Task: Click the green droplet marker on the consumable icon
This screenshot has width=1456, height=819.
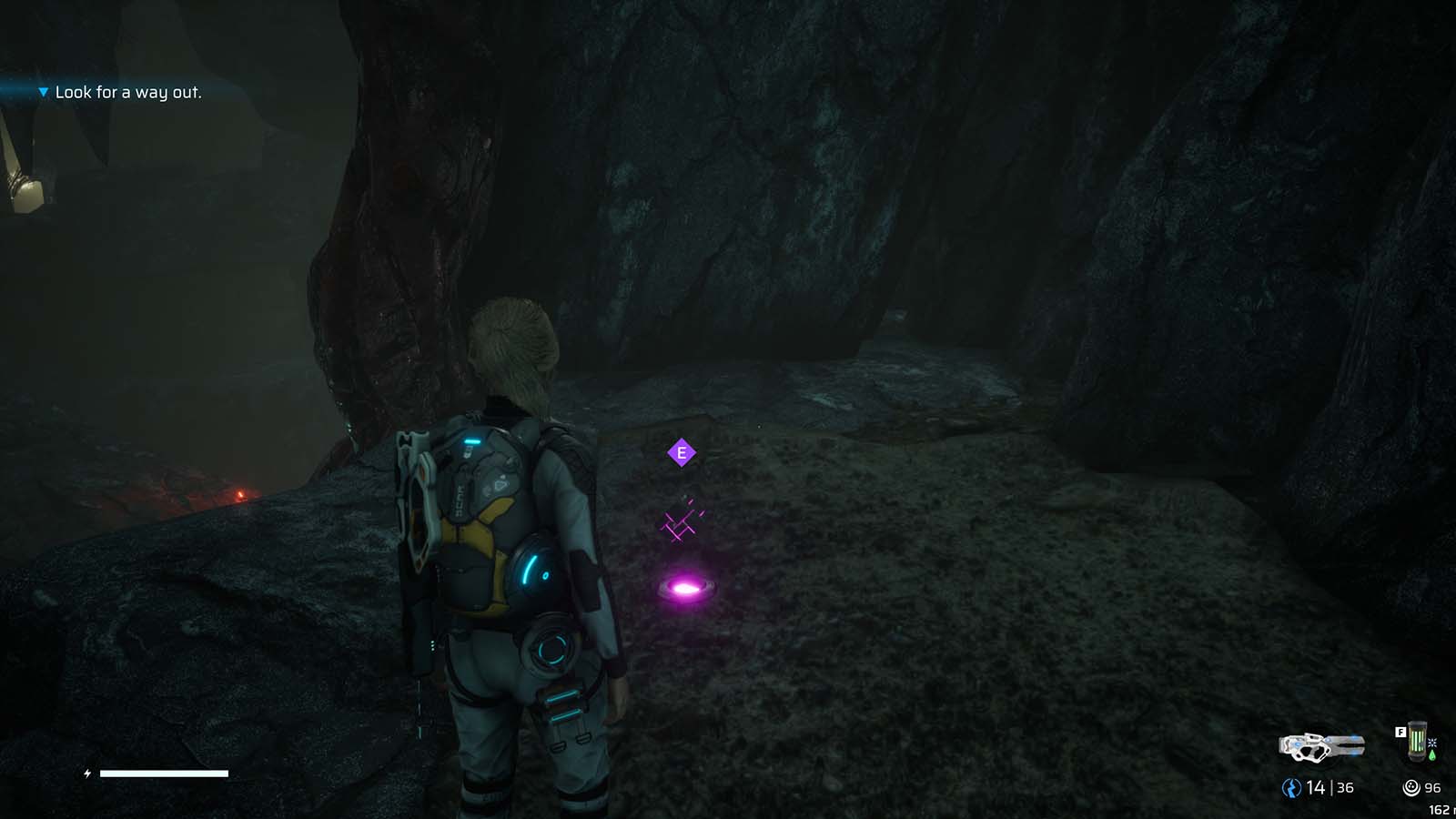Action: (1432, 754)
